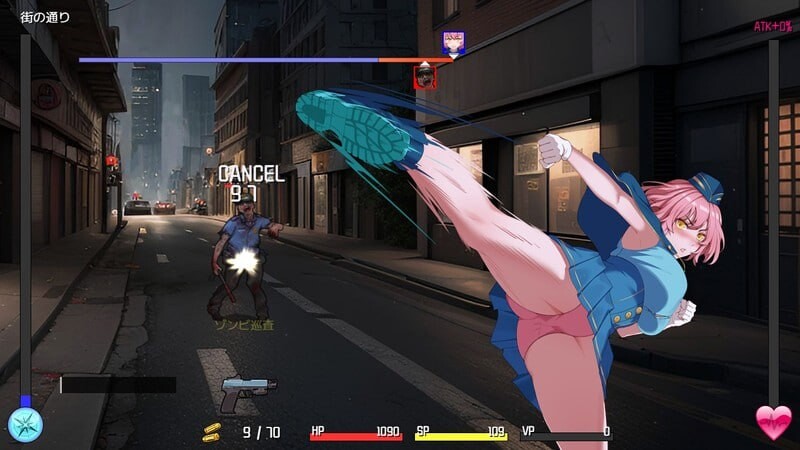Image resolution: width=800 pixels, height=450 pixels.
Task: Click the gold bullets ammo icon
Action: pos(211,432)
